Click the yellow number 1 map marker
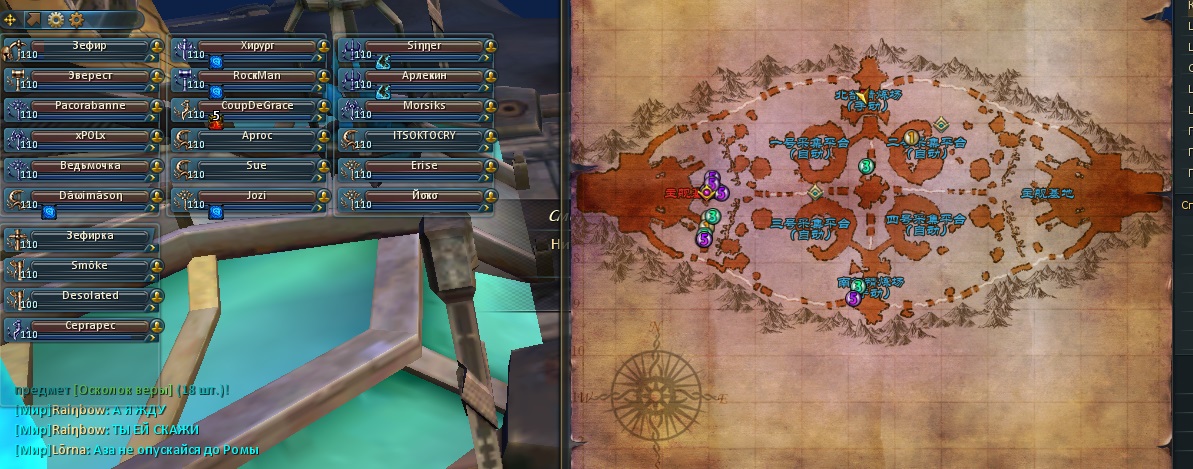This screenshot has height=469, width=1193. [x=911, y=137]
